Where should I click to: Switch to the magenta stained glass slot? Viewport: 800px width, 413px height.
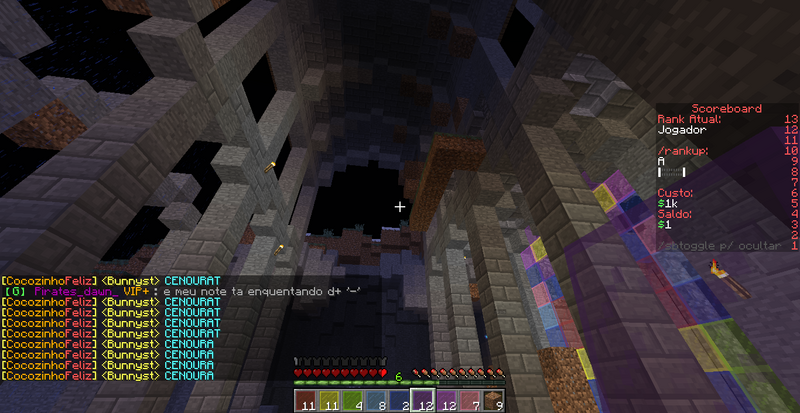(x=447, y=402)
